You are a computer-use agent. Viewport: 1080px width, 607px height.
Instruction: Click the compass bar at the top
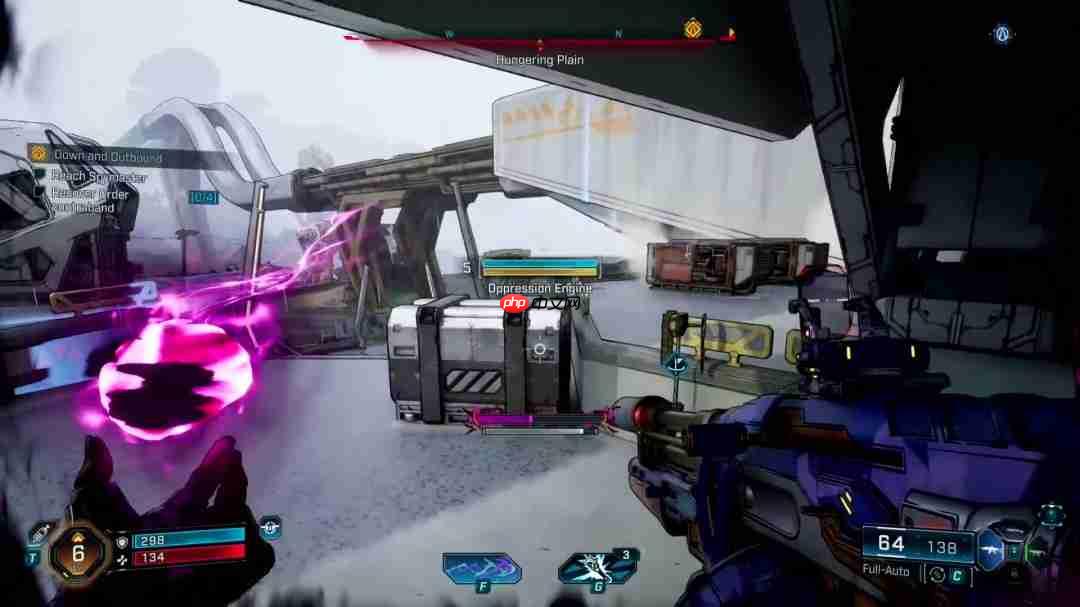point(538,39)
